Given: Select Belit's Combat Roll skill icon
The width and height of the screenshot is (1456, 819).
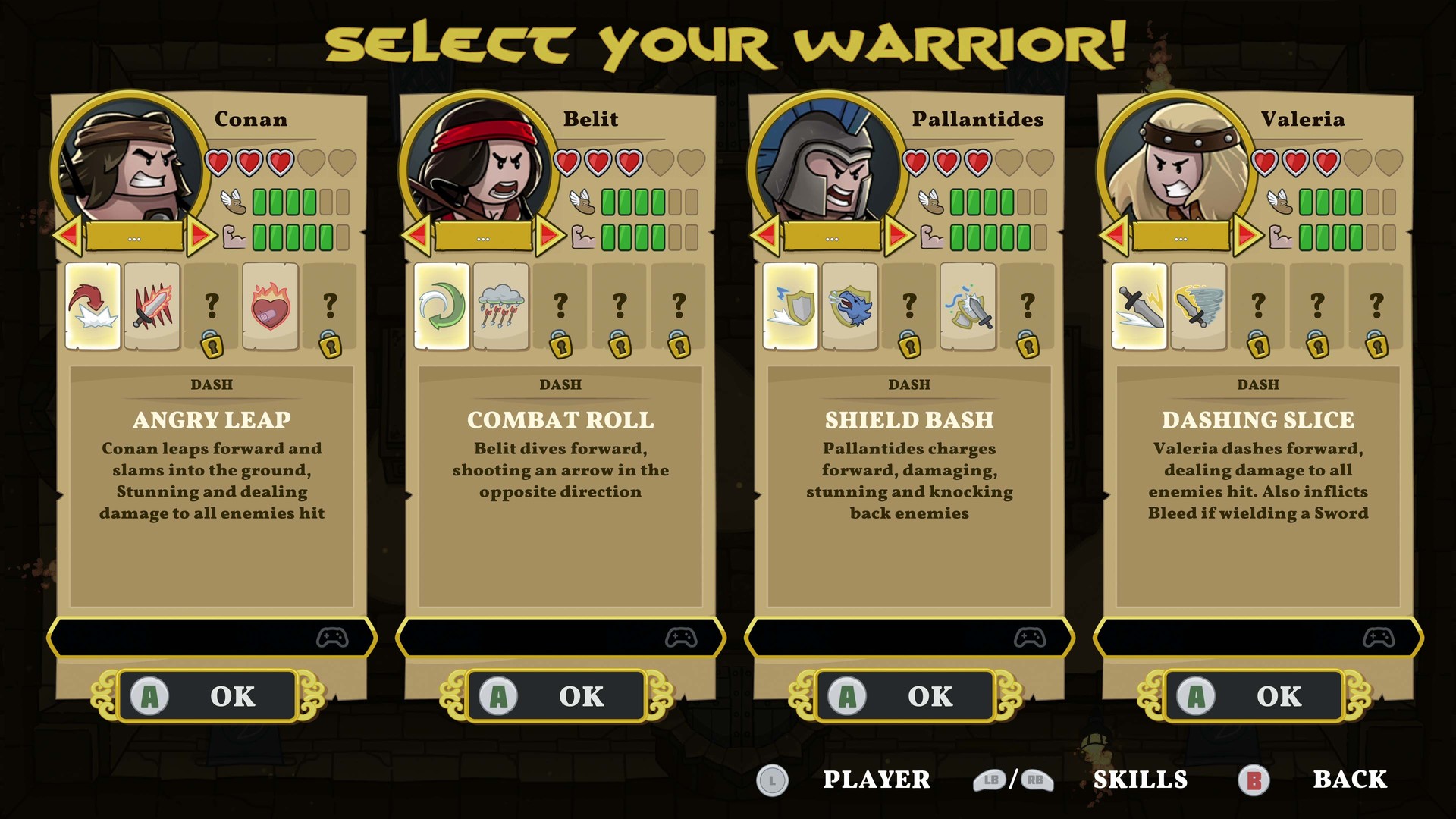Looking at the screenshot, I should click(x=441, y=306).
